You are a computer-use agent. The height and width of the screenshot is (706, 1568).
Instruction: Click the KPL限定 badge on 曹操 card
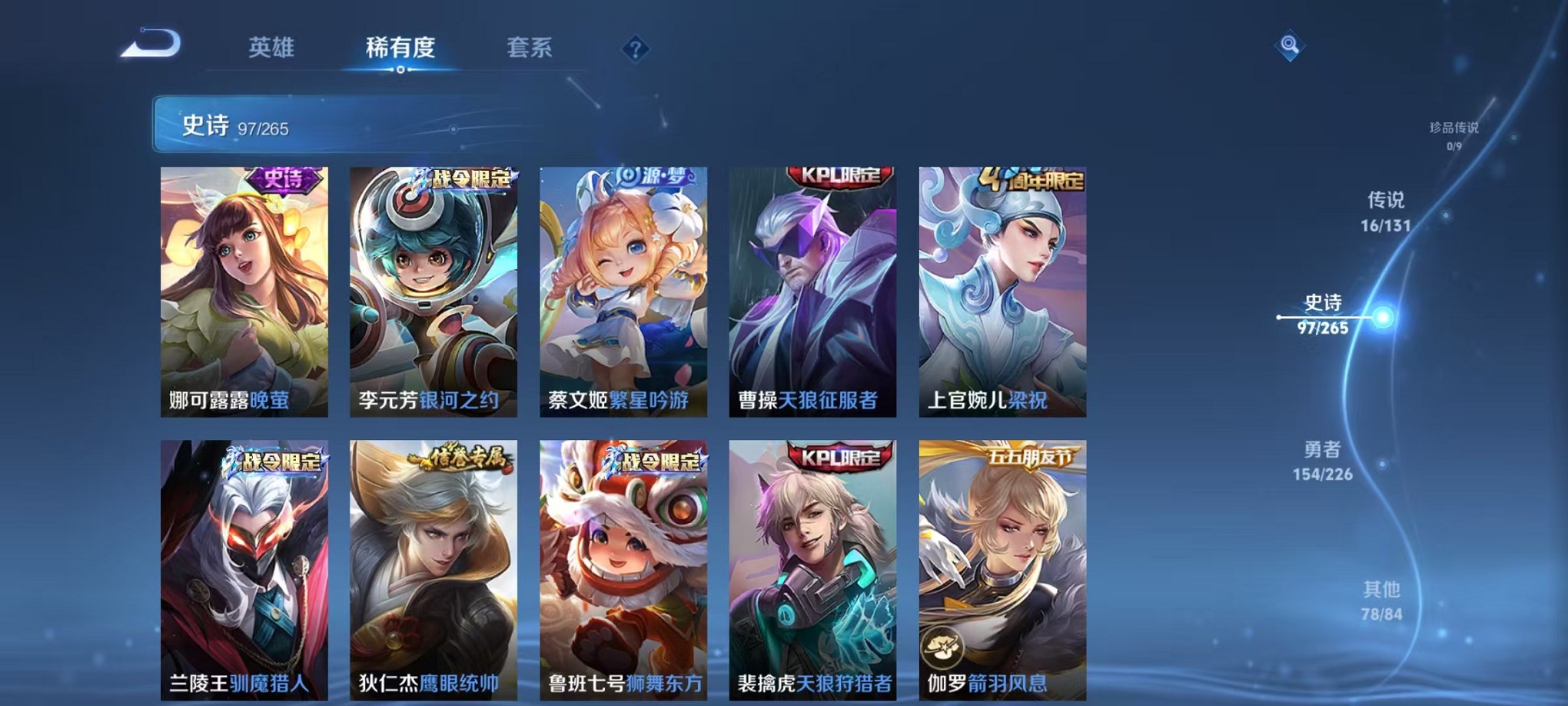pyautogui.click(x=832, y=175)
